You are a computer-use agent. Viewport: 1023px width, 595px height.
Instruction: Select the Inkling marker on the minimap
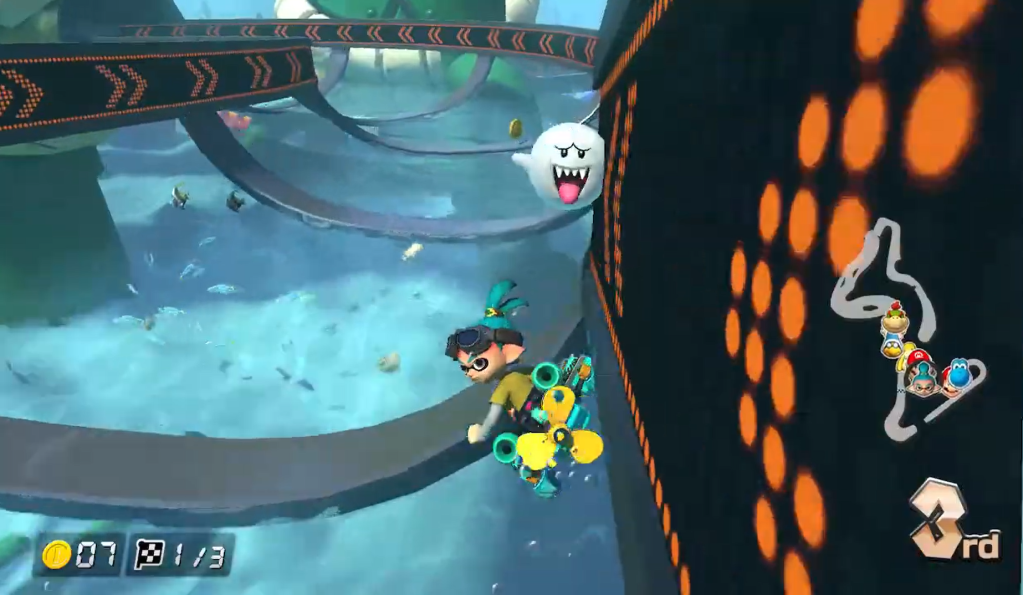[x=922, y=379]
